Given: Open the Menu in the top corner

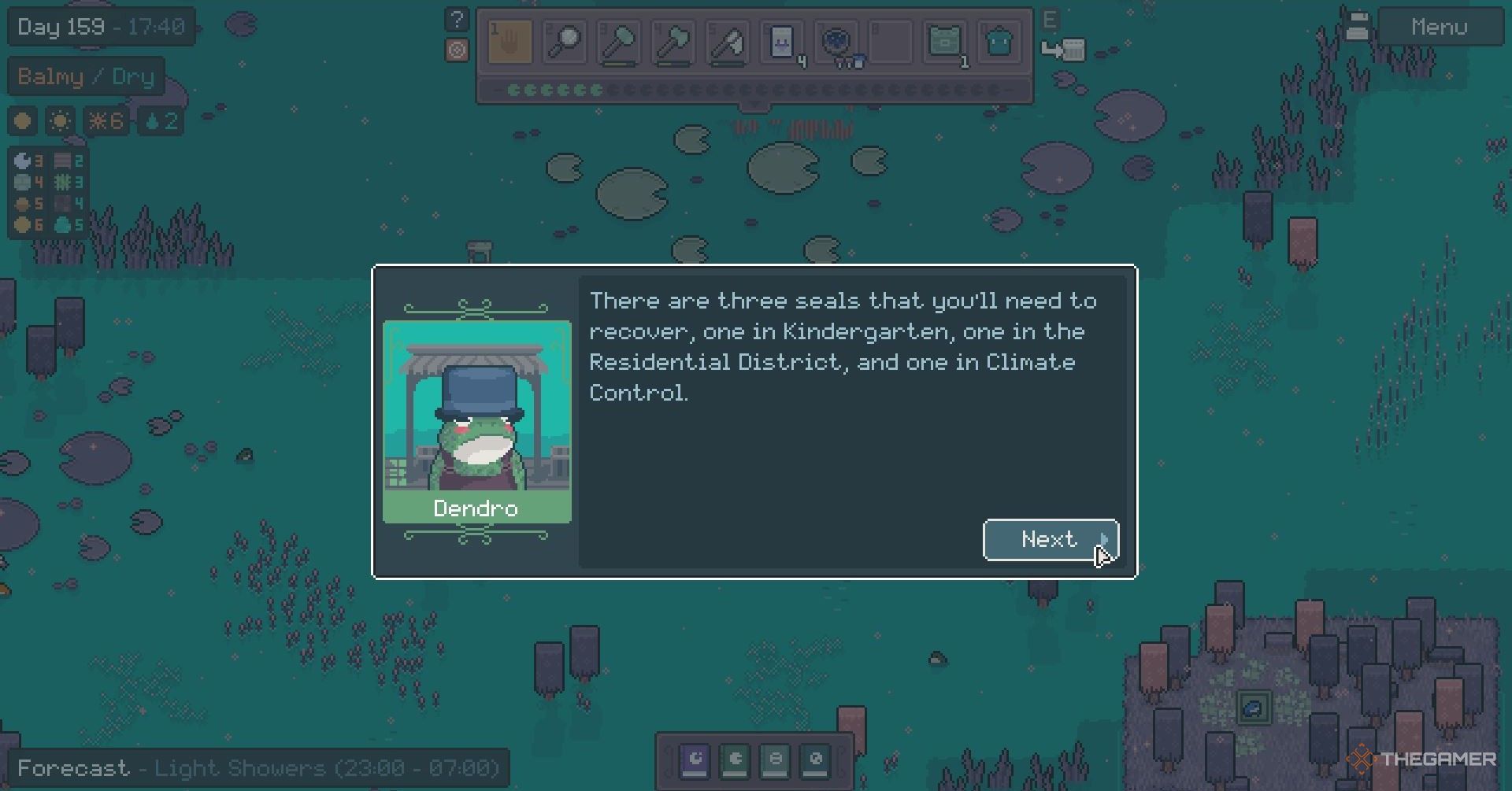Looking at the screenshot, I should pos(1439,28).
